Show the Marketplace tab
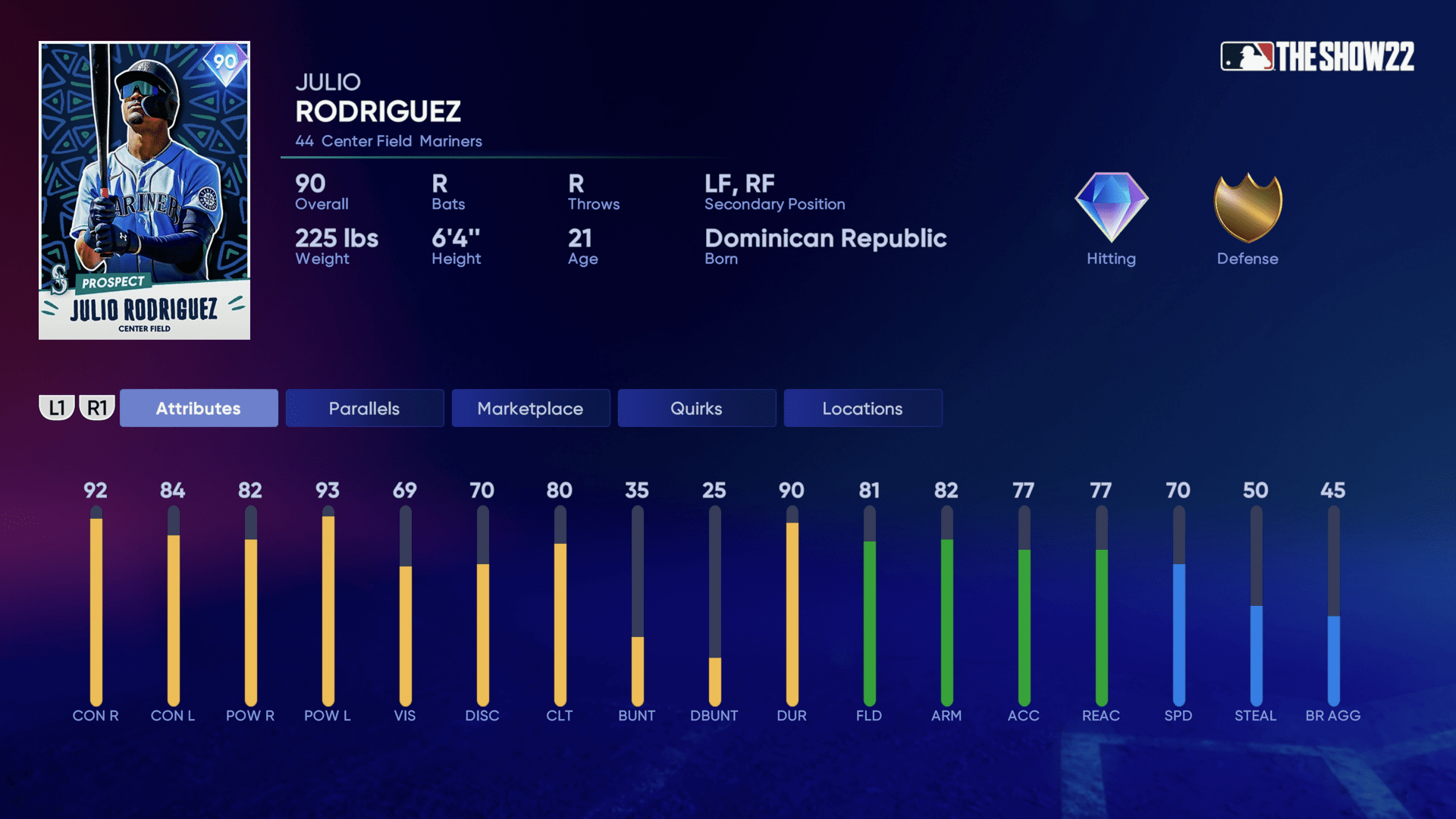This screenshot has width=1456, height=819. pyautogui.click(x=530, y=408)
